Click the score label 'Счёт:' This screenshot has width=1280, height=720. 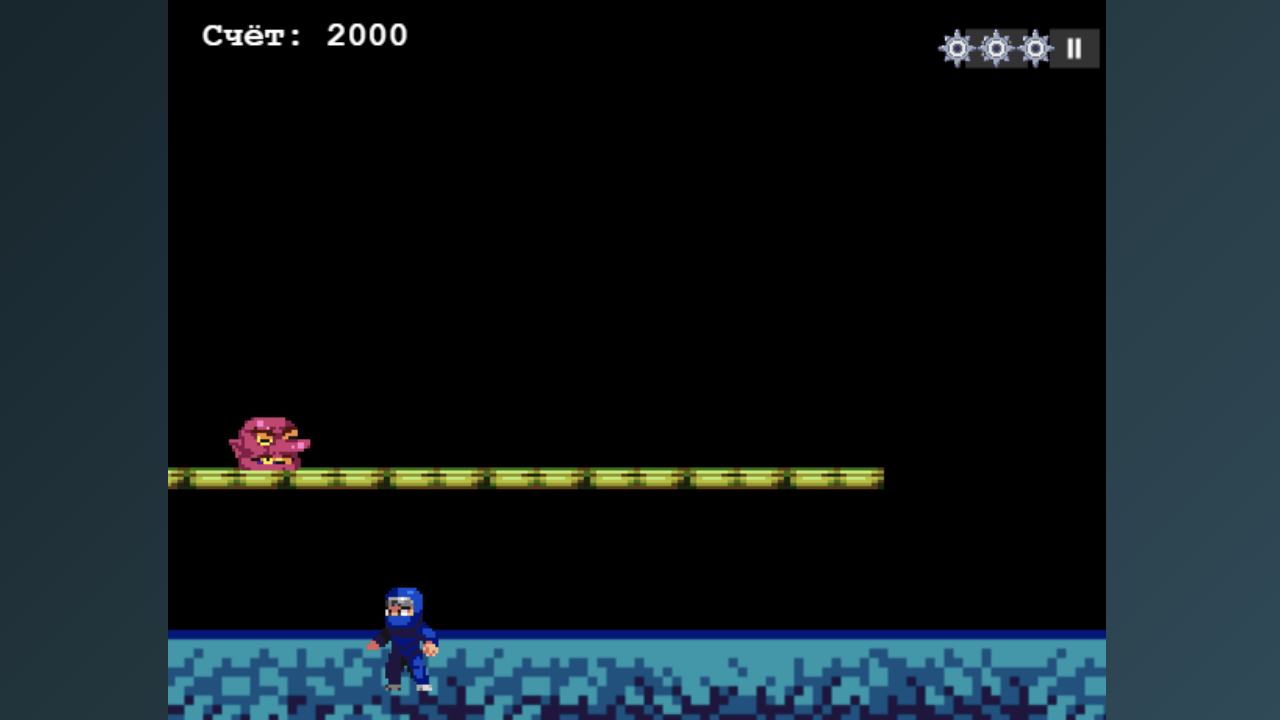(251, 35)
